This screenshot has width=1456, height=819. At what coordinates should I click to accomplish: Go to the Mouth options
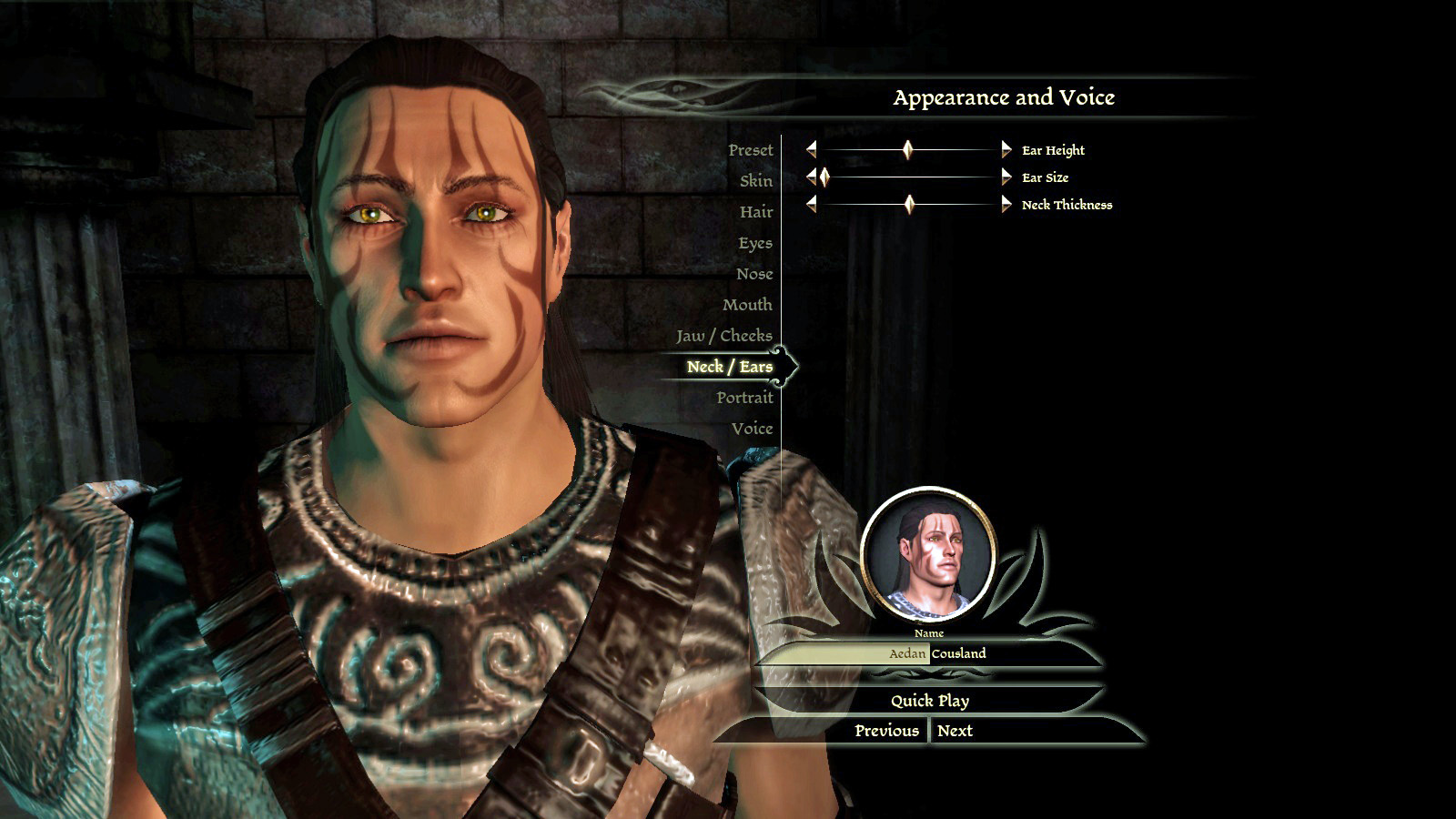746,305
